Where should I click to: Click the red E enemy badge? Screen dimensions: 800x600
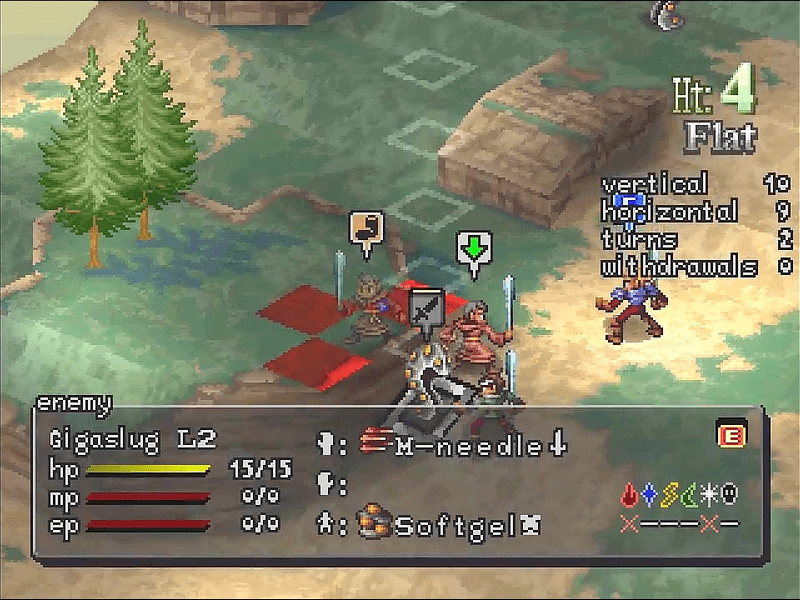coord(728,435)
